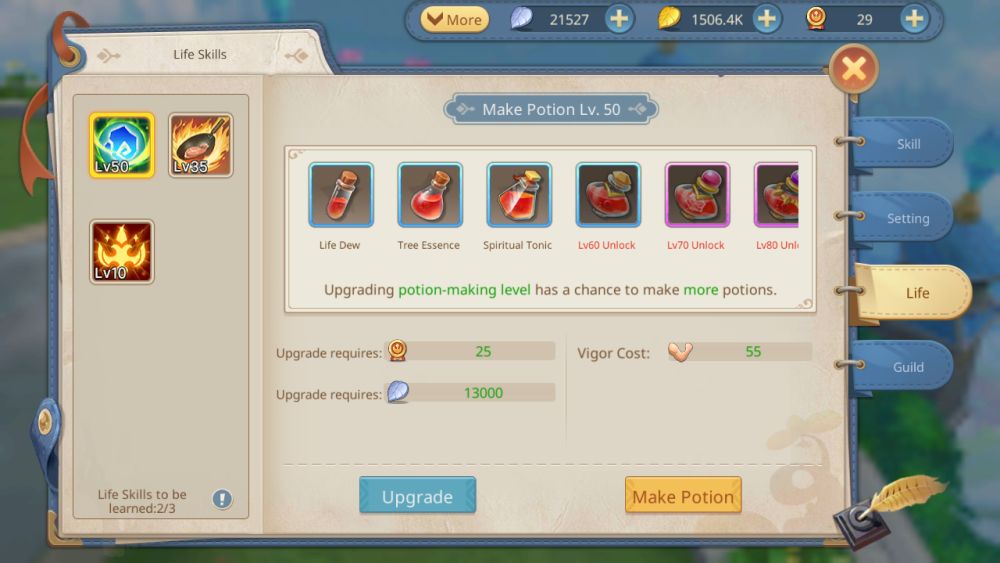Screen dimensions: 1000x563
Task: Choose the Lv10 flame crest life skill
Action: [x=122, y=251]
